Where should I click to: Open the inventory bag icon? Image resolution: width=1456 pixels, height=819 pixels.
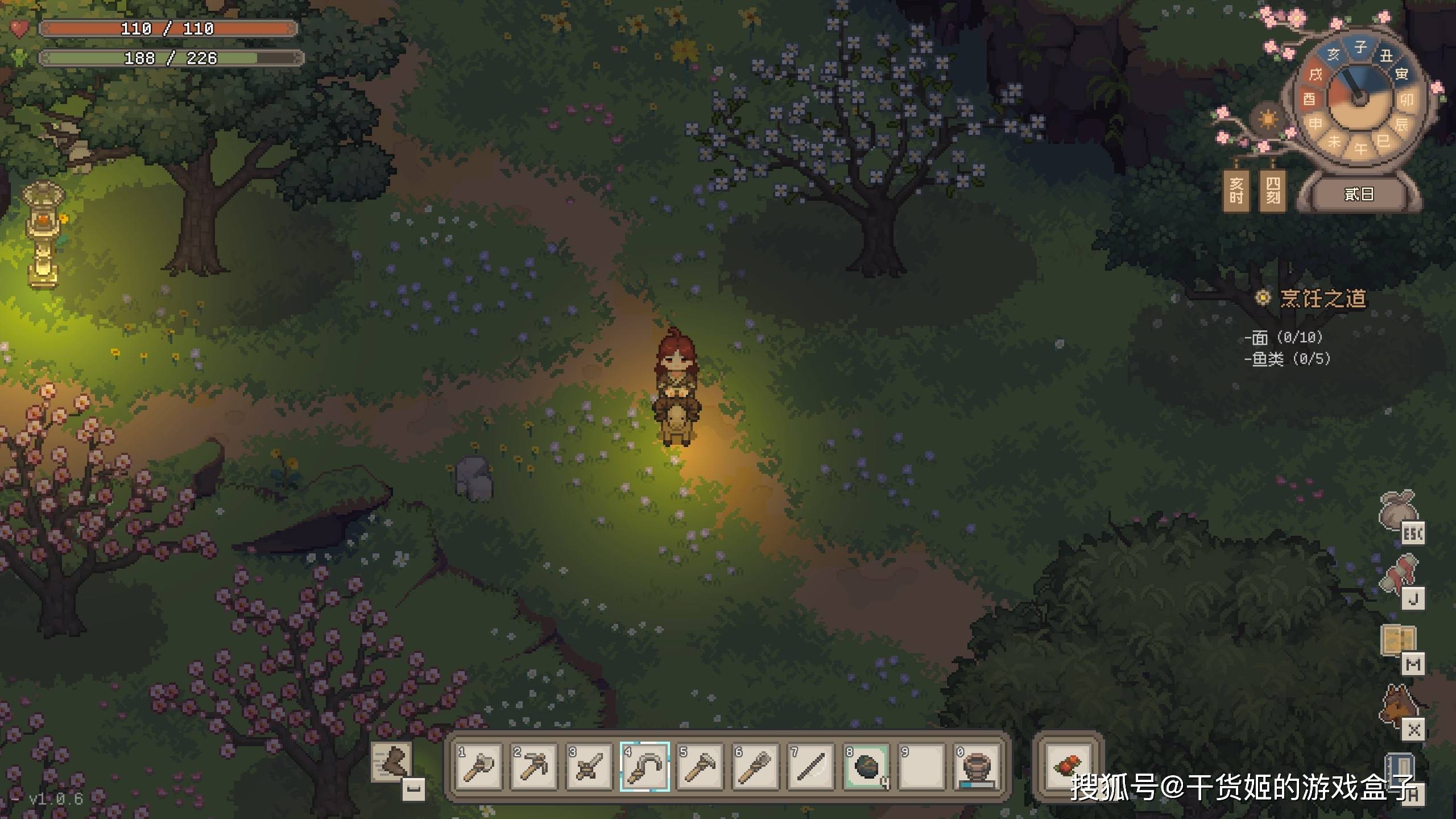(1399, 510)
